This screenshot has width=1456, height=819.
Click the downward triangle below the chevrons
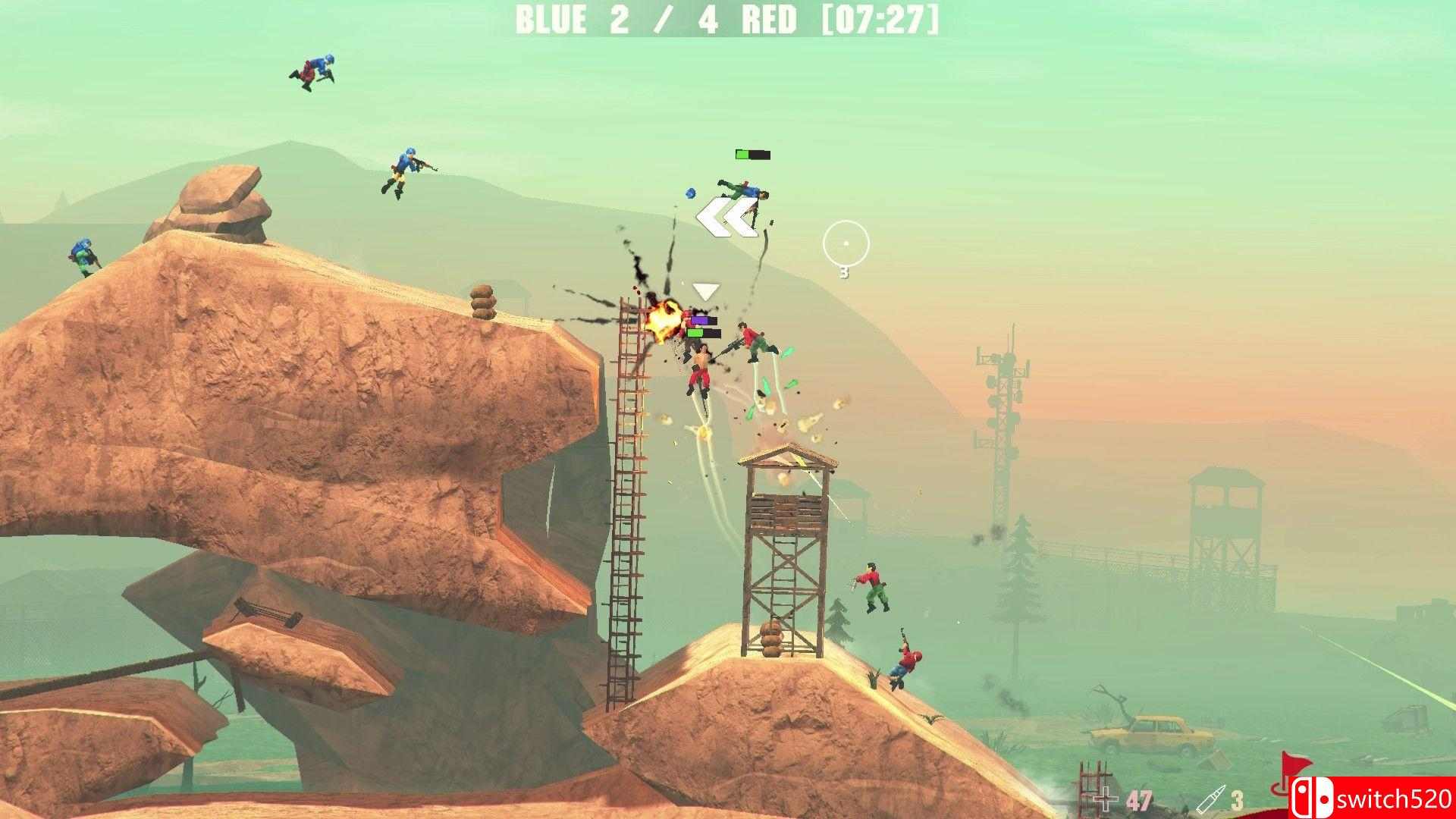point(706,290)
